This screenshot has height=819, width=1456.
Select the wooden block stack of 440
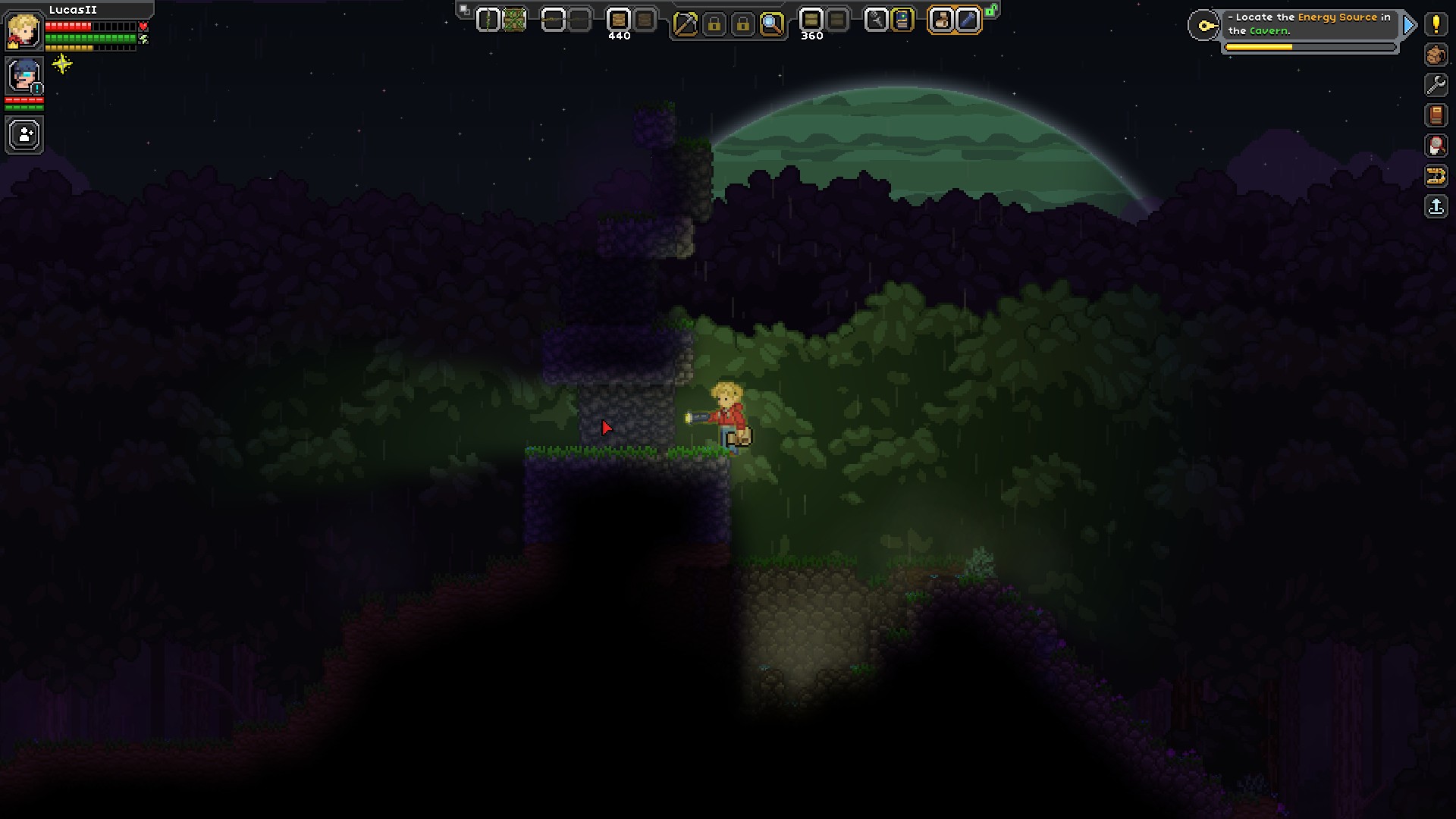point(619,20)
